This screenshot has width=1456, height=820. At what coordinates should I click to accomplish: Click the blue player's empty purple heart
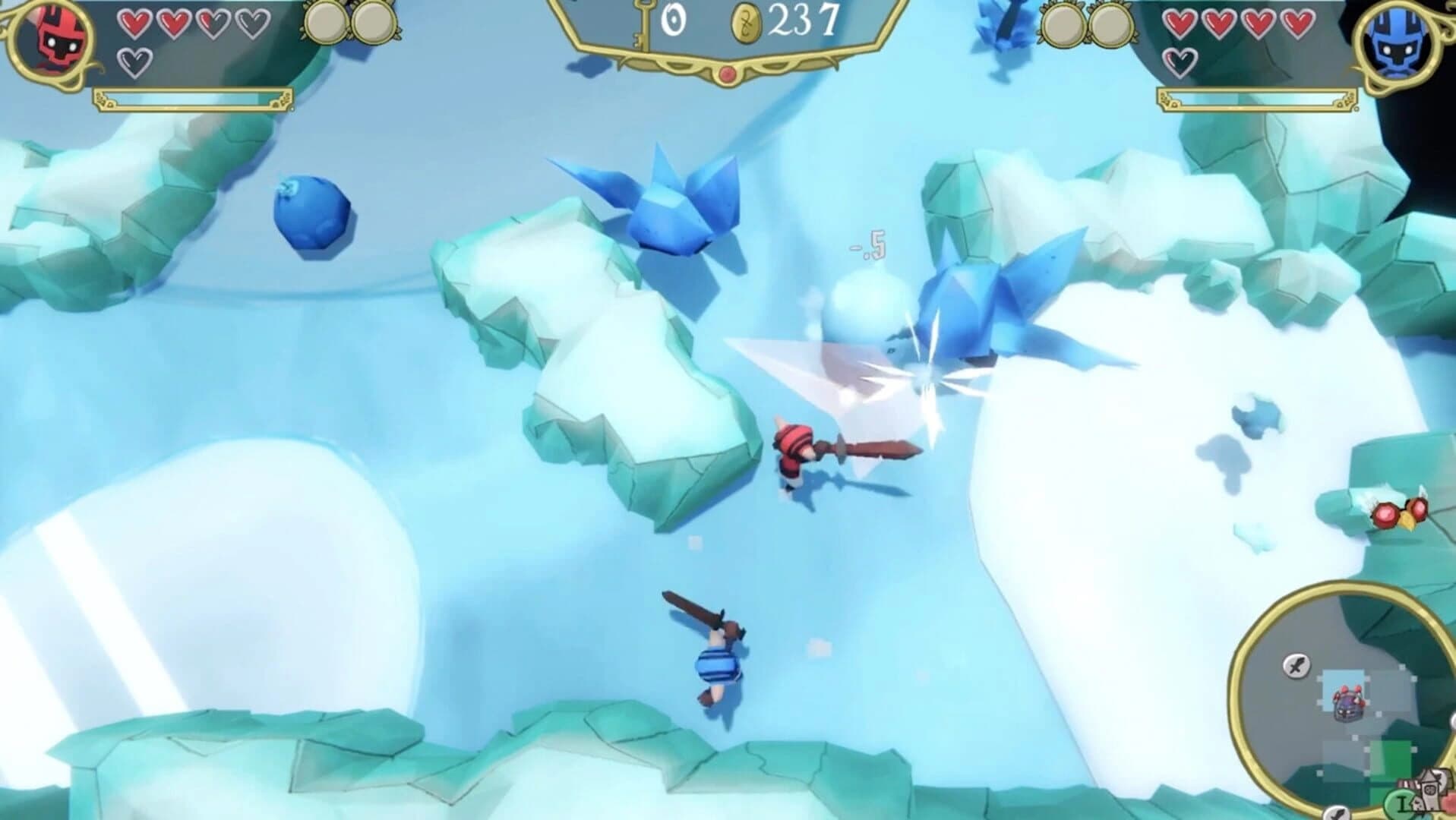tap(1180, 64)
